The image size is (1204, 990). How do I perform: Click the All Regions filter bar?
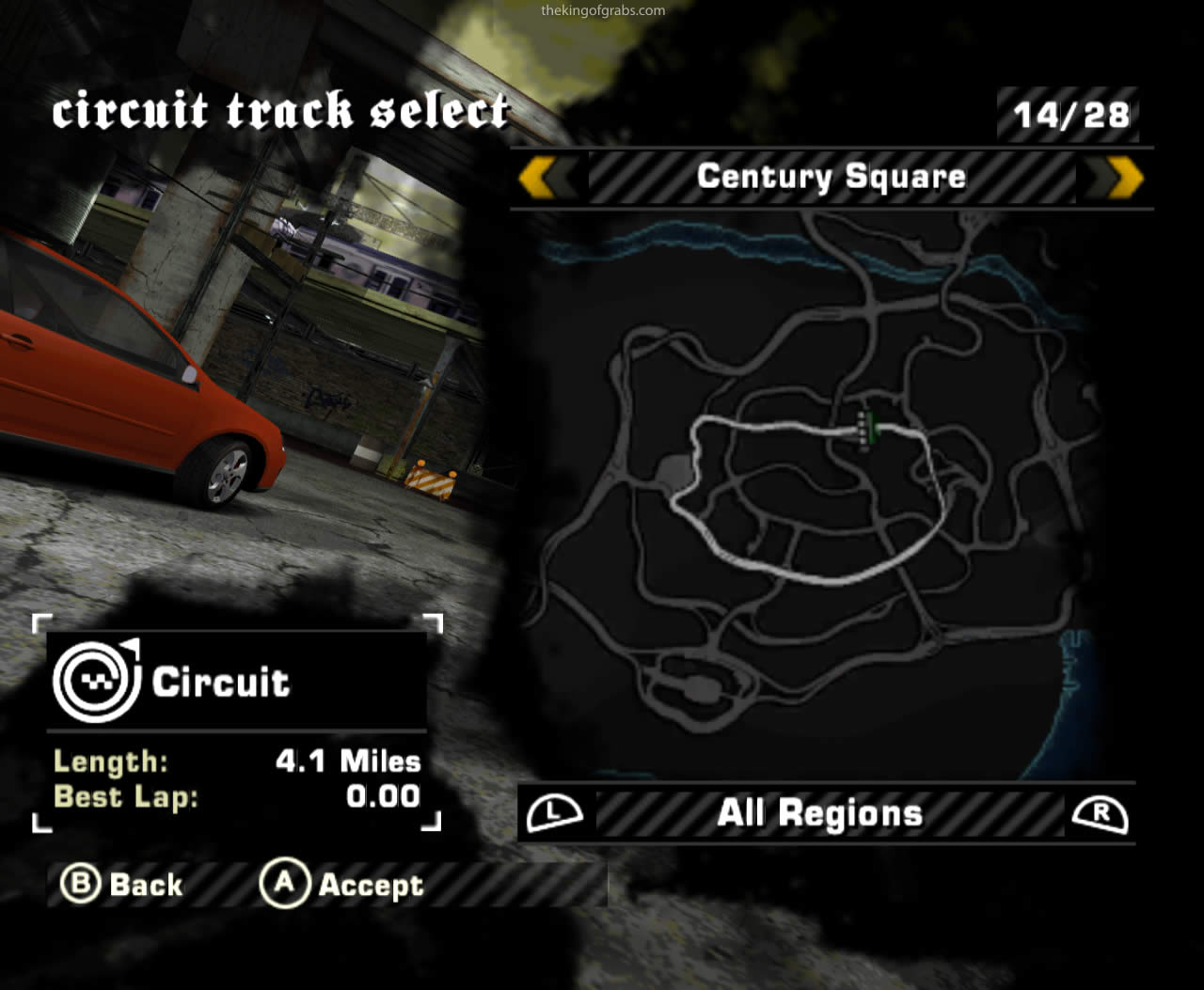click(820, 813)
